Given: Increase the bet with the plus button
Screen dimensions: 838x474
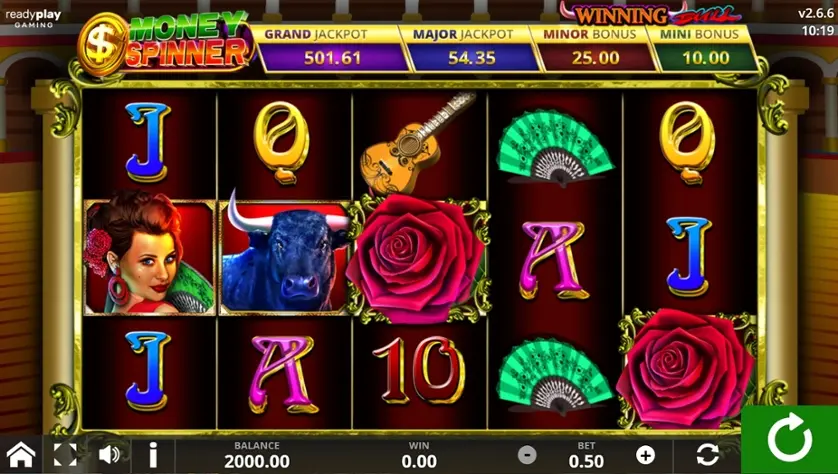Looking at the screenshot, I should pos(645,456).
